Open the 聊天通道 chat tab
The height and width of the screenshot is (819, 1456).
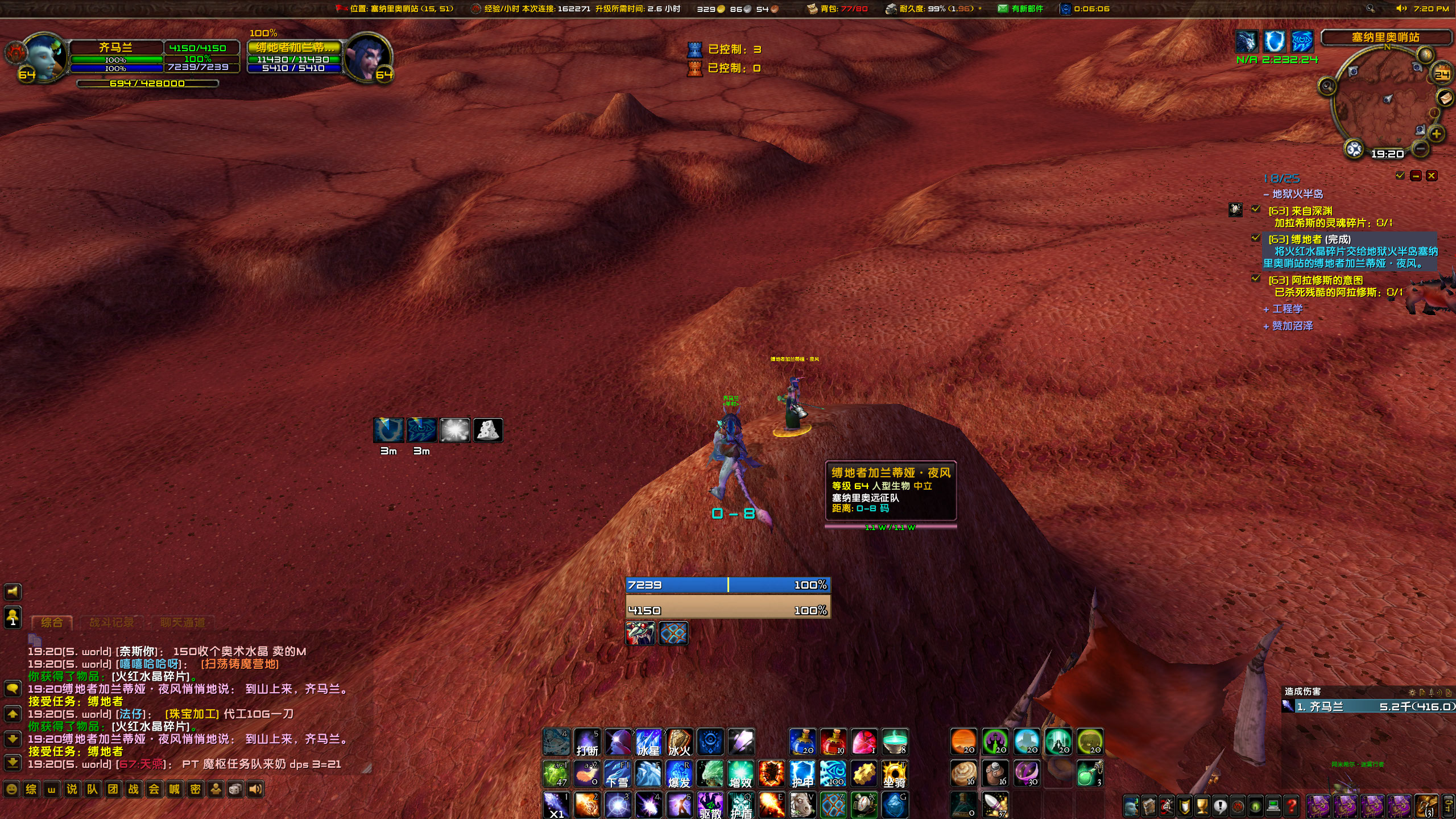(183, 623)
